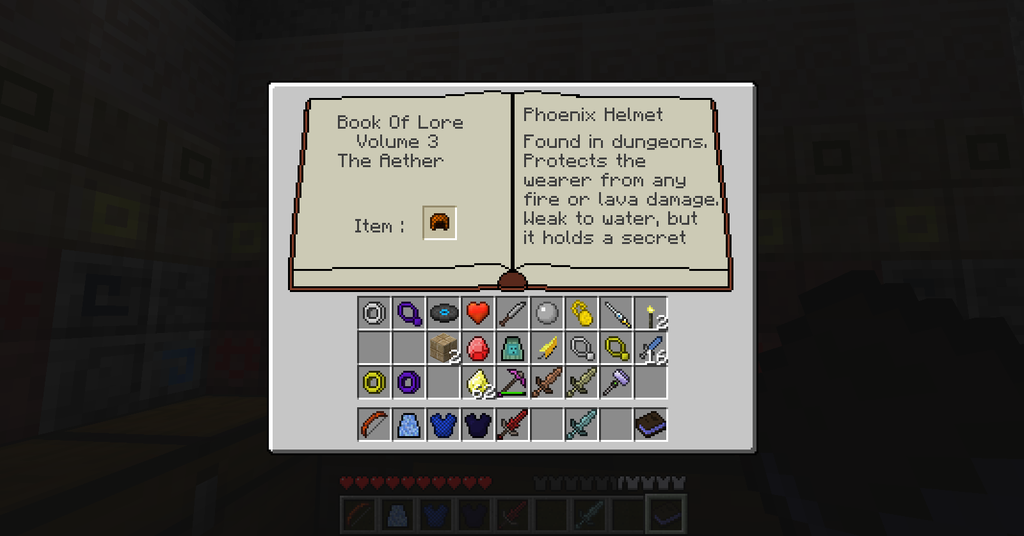Viewport: 1024px width, 536px height.
Task: Select the gold ring
Action: pyautogui.click(x=375, y=381)
